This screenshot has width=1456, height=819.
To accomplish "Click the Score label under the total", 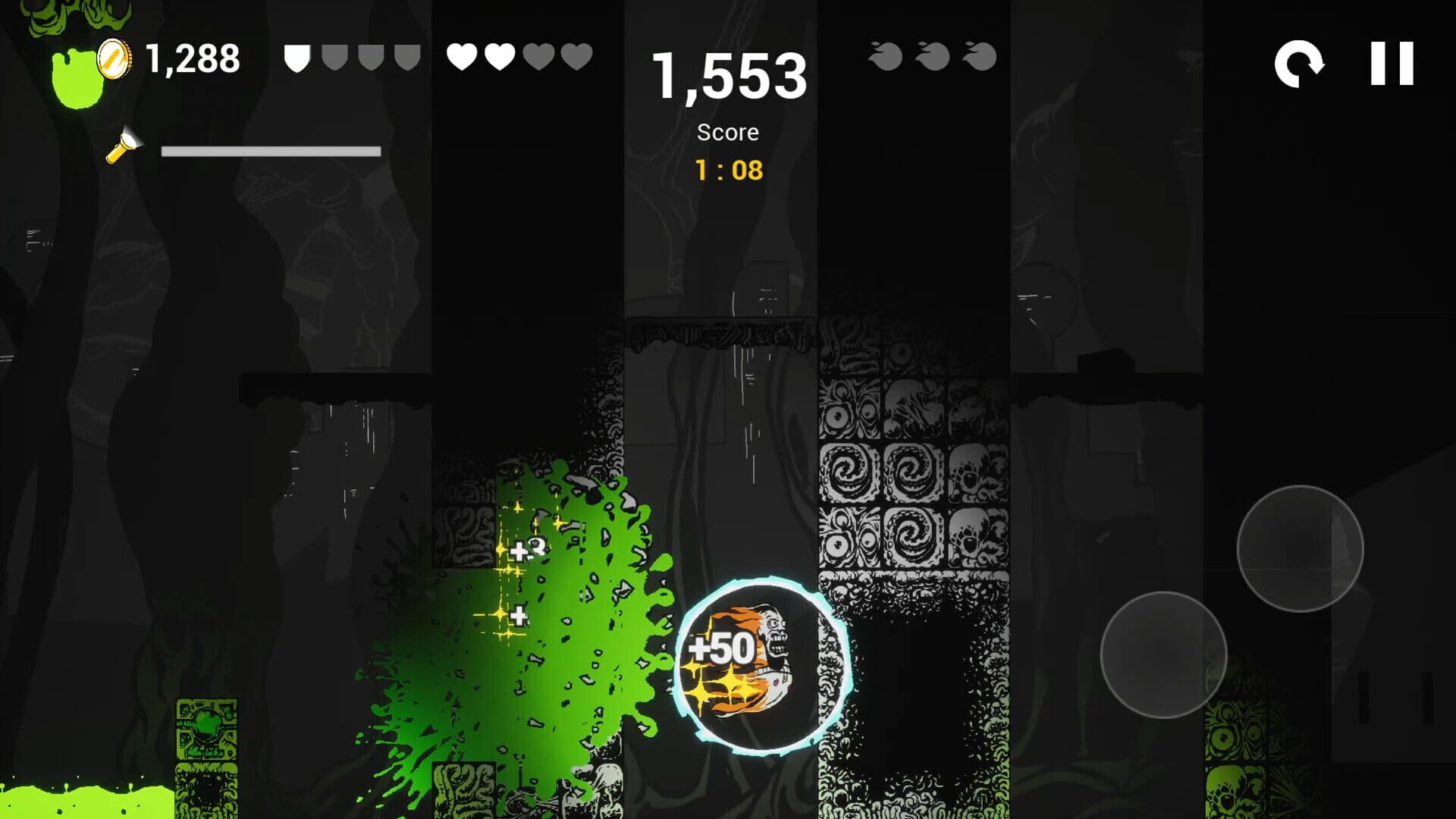I will (x=727, y=132).
